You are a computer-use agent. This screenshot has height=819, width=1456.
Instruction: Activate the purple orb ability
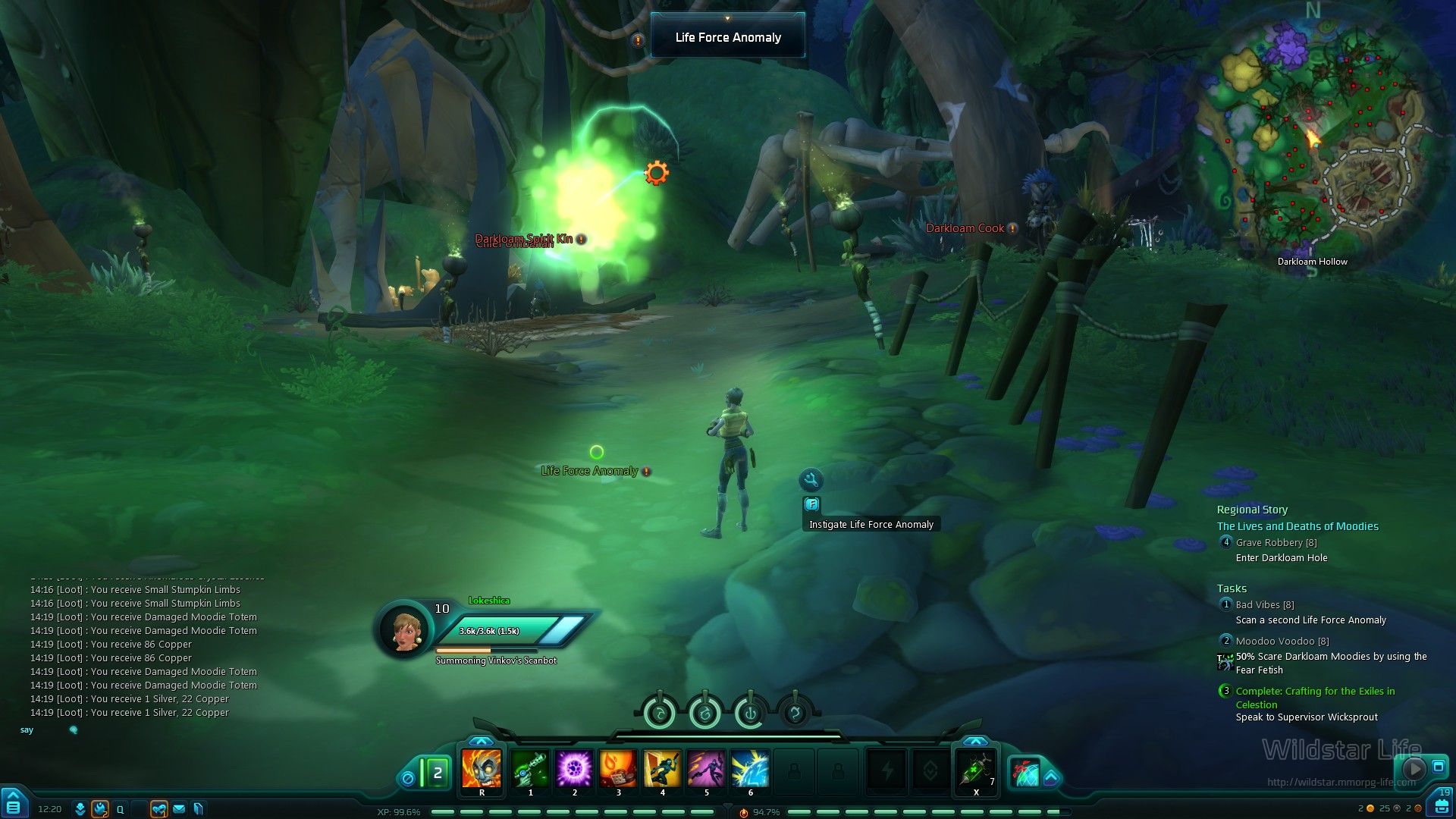click(x=574, y=770)
